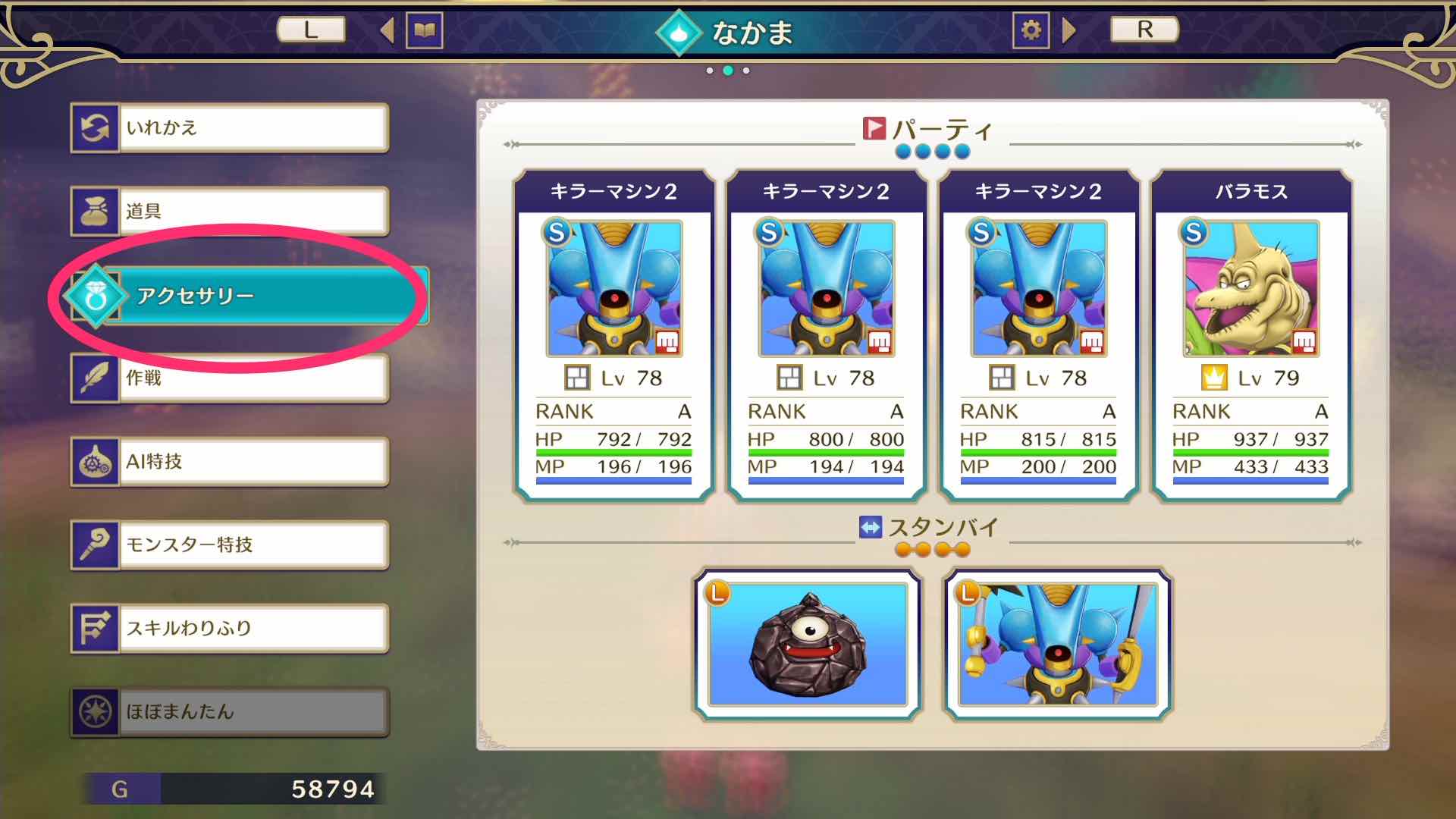Viewport: 1456px width, 819px height.
Task: Select the 道具 bag icon
Action: click(x=96, y=210)
